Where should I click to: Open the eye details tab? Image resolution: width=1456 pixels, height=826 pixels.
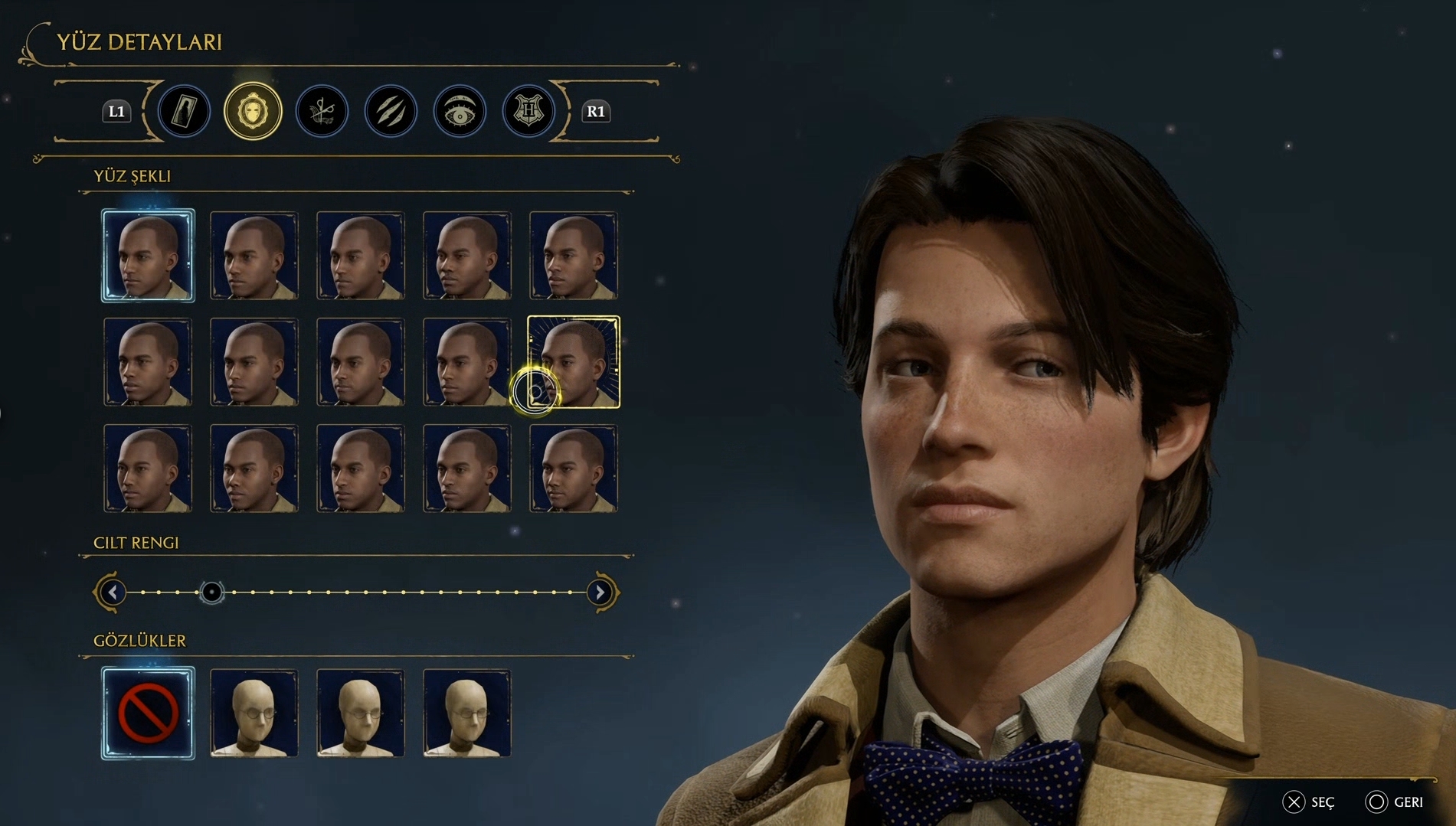point(460,112)
